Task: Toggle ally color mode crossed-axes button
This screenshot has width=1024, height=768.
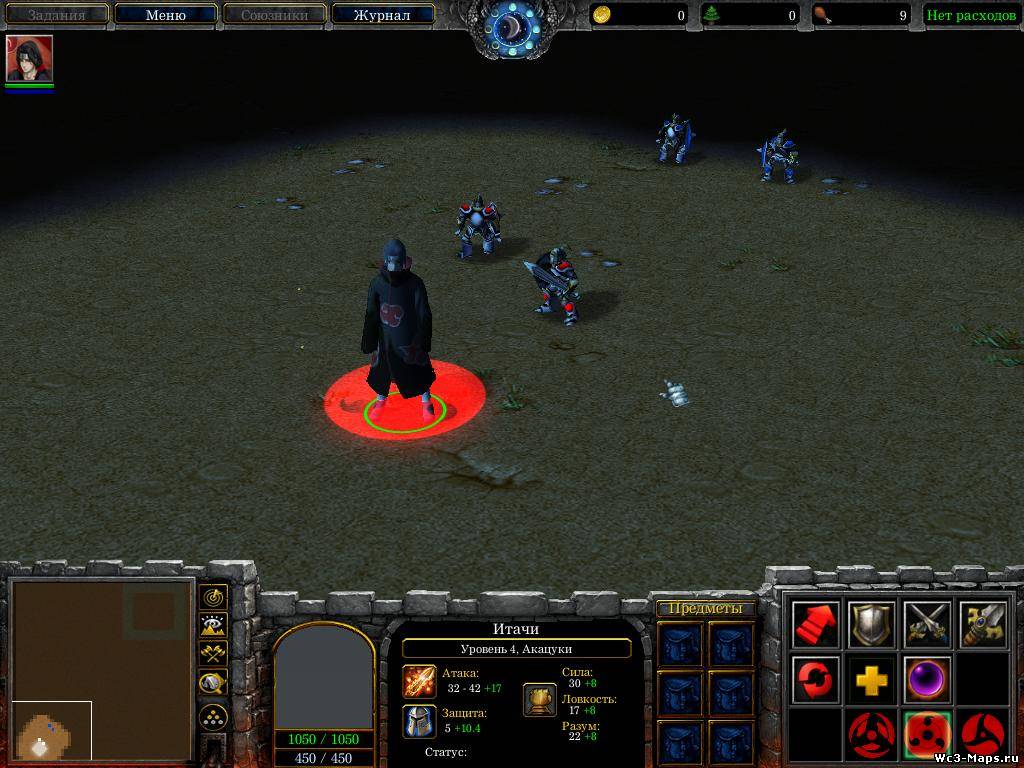Action: [213, 654]
